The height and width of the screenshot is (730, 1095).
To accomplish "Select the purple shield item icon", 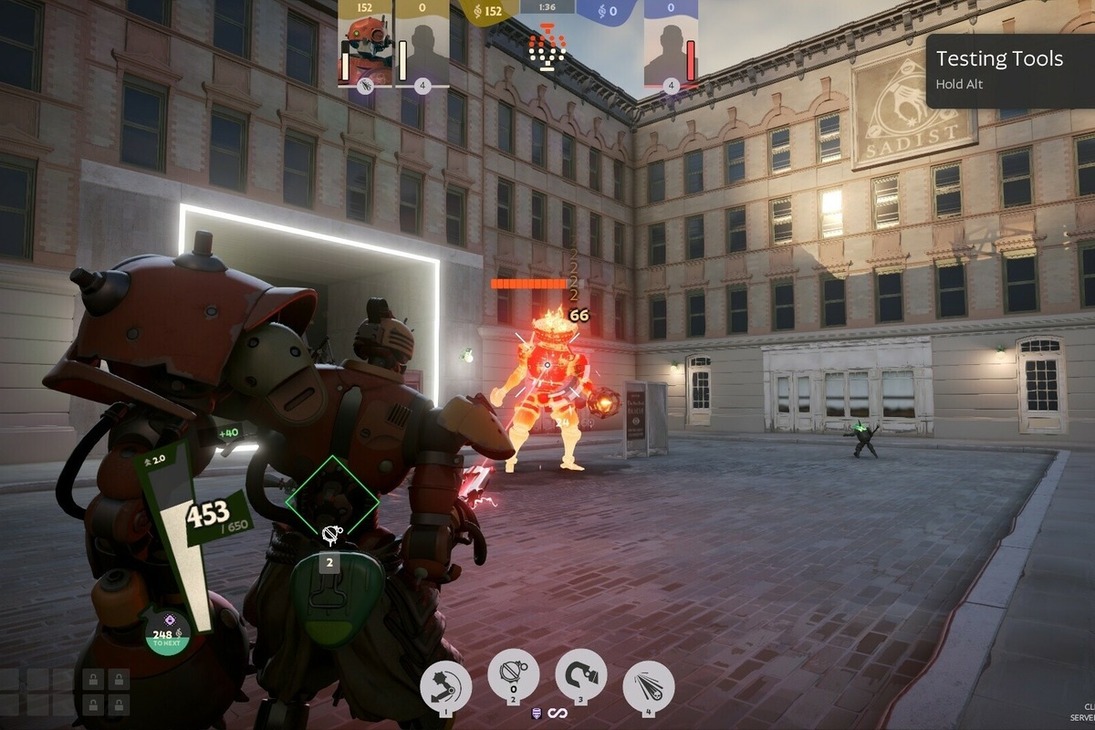I will tap(537, 713).
